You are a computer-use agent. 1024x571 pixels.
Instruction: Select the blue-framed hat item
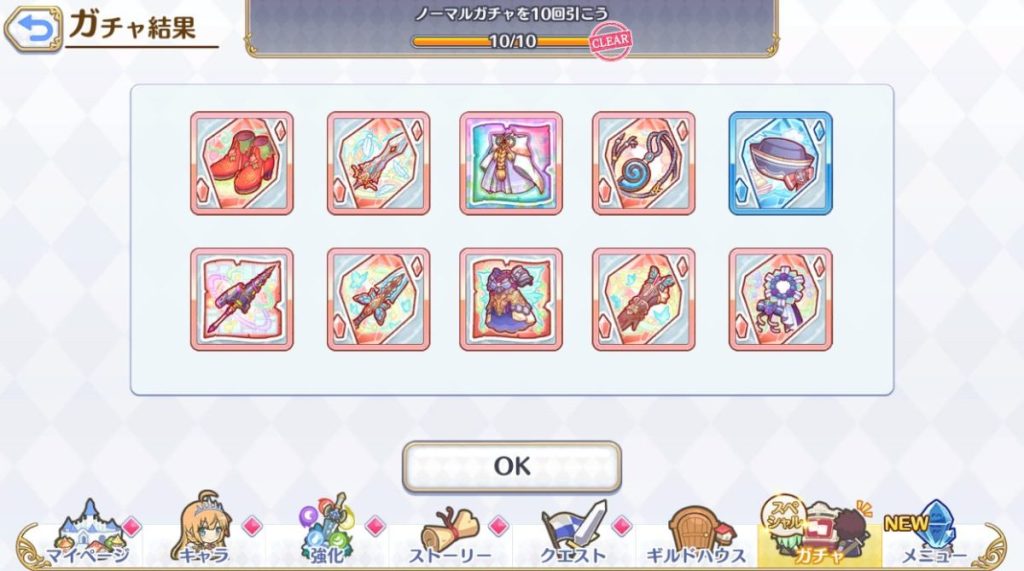780,163
